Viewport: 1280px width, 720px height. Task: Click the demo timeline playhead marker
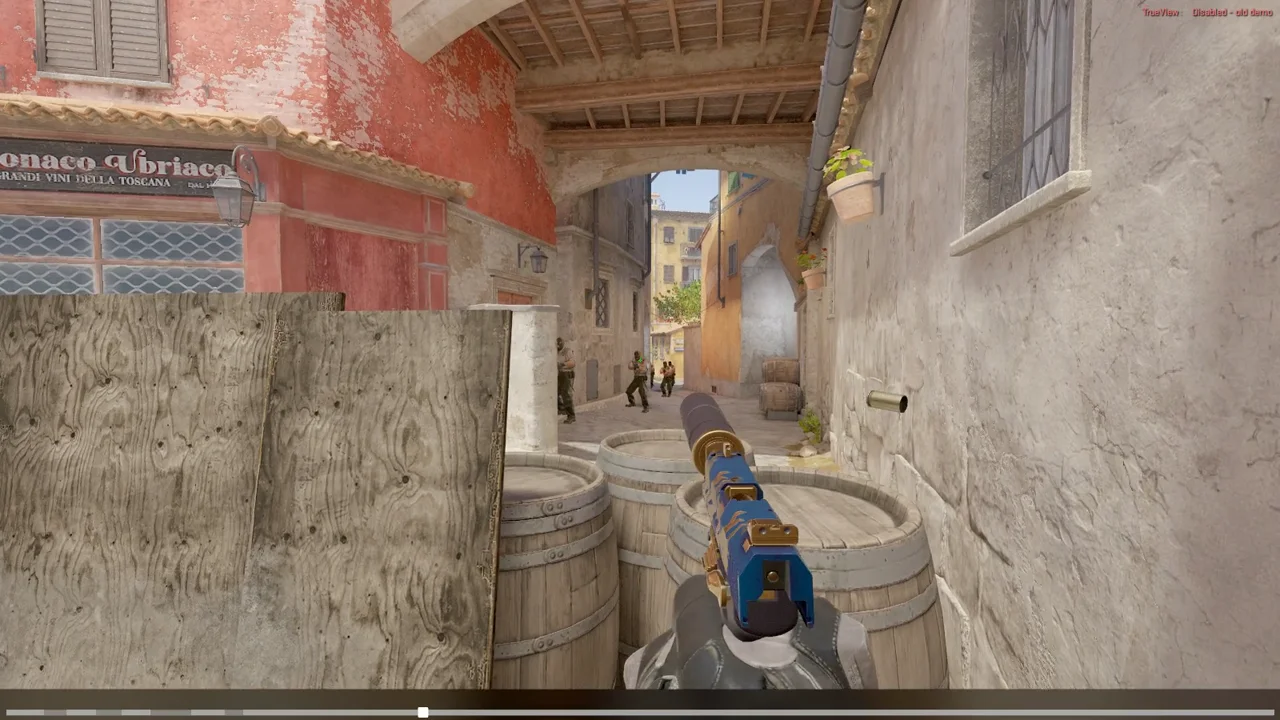click(422, 712)
